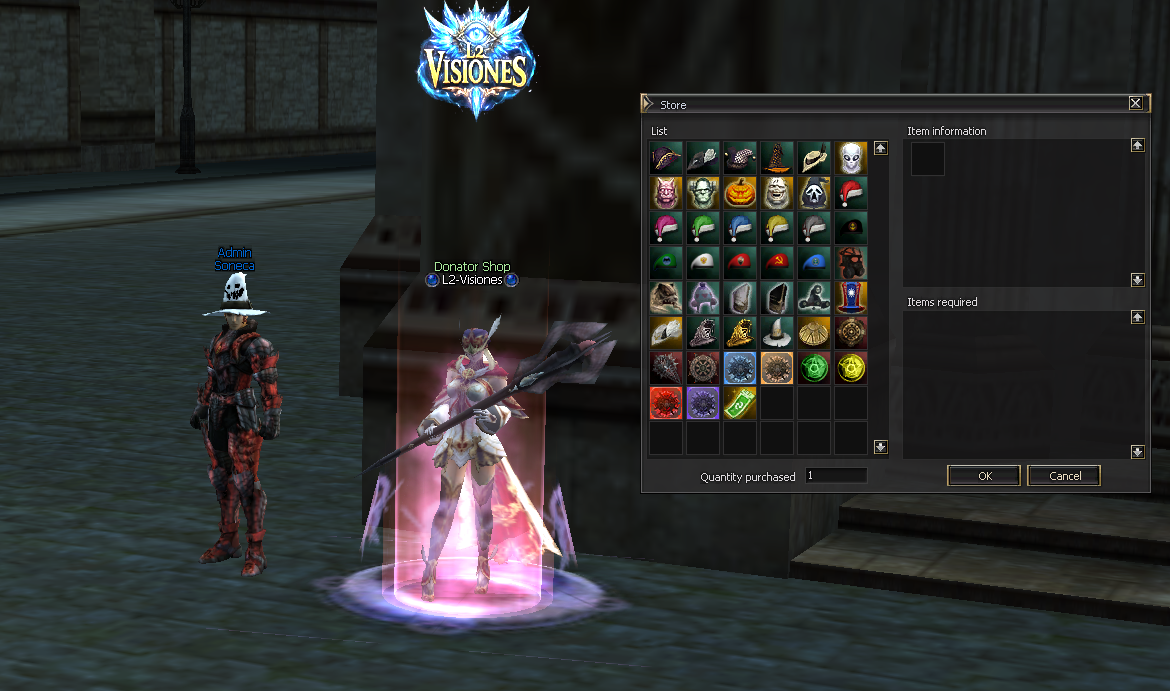Click the Quantity purchased input field
Screen dimensions: 1170x691
coord(836,476)
